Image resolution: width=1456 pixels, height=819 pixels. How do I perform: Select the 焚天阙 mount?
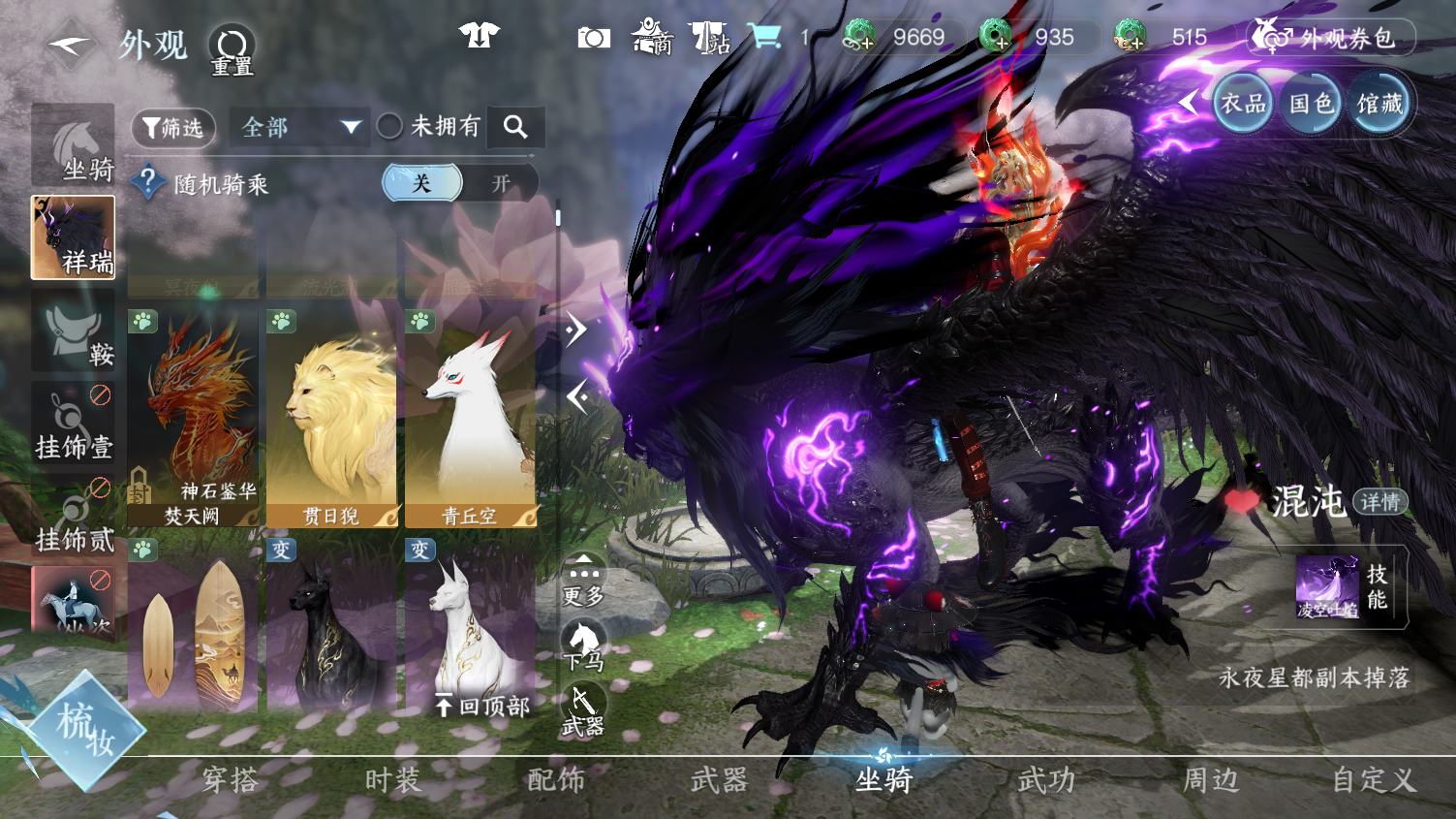click(x=192, y=419)
